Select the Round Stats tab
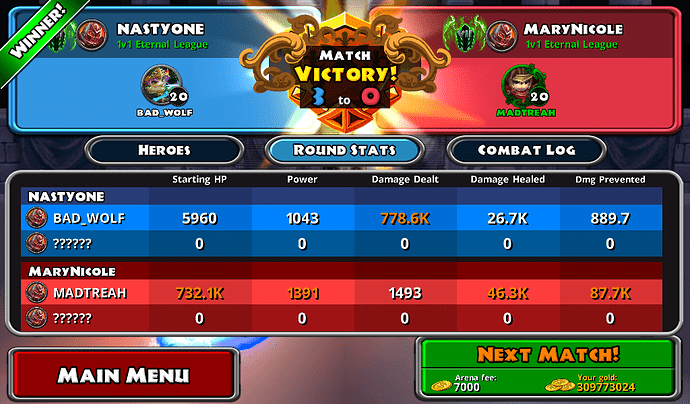This screenshot has width=690, height=404. [344, 150]
